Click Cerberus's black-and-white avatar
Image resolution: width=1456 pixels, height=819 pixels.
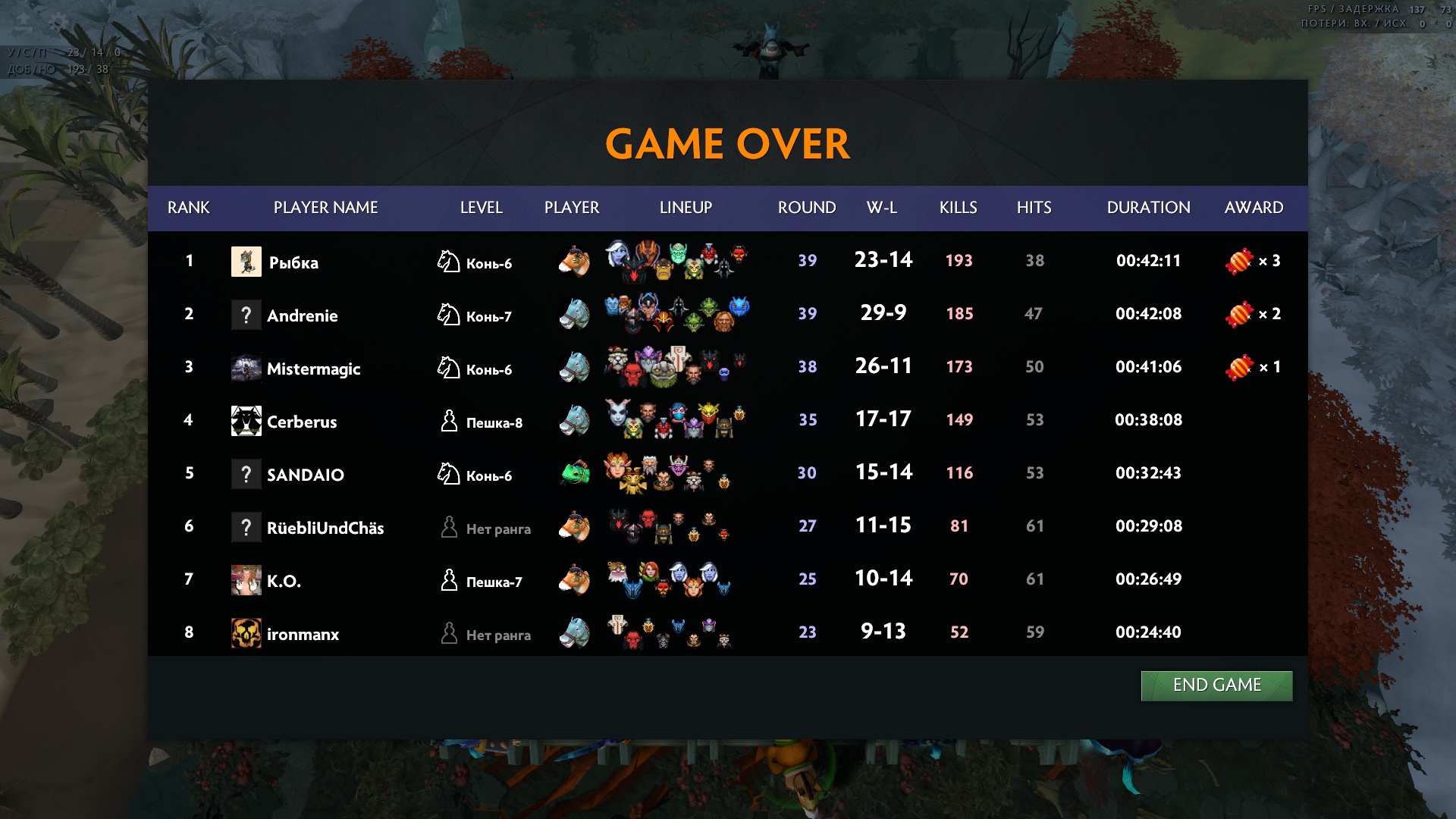246,421
